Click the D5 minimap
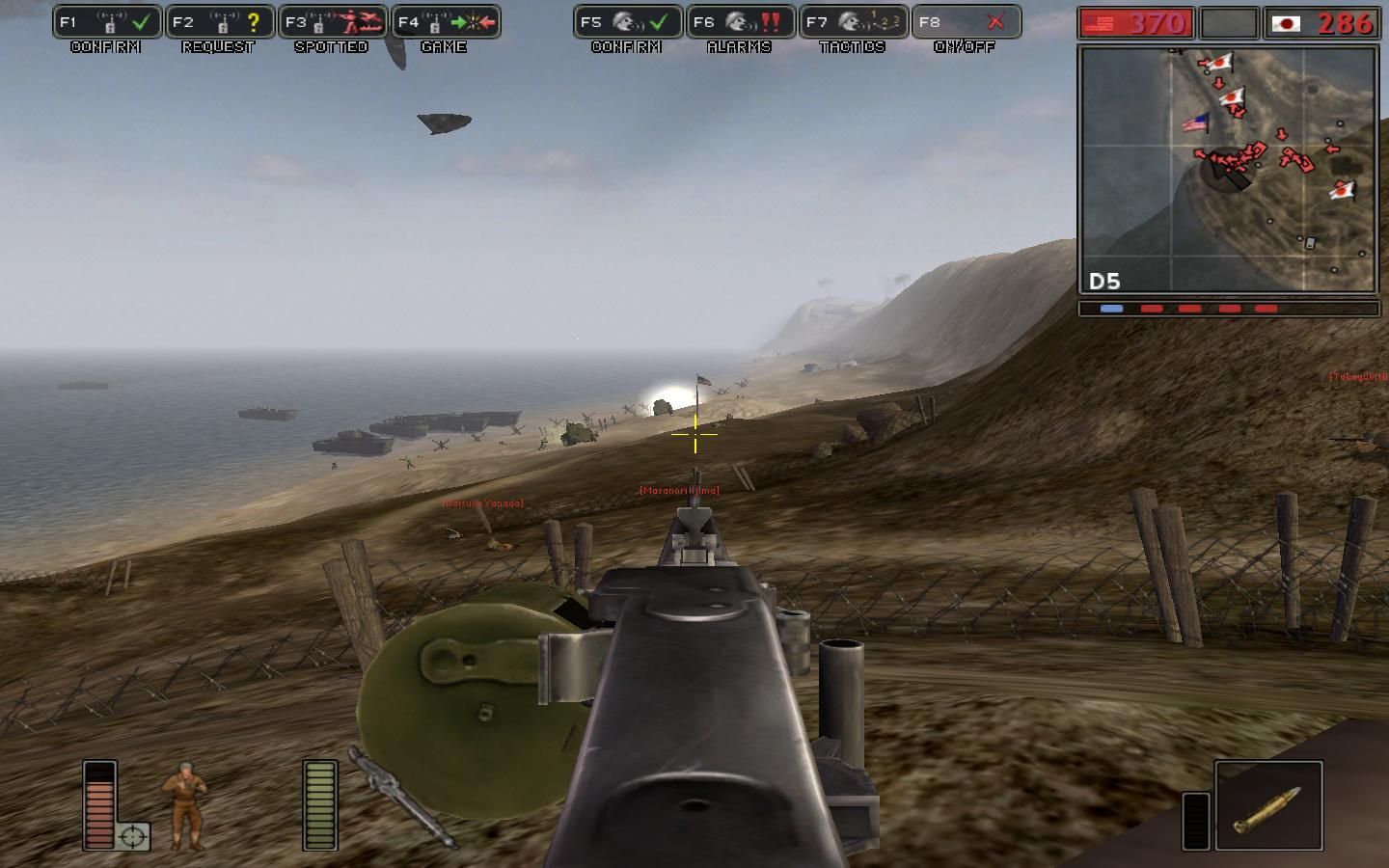 pos(1228,169)
